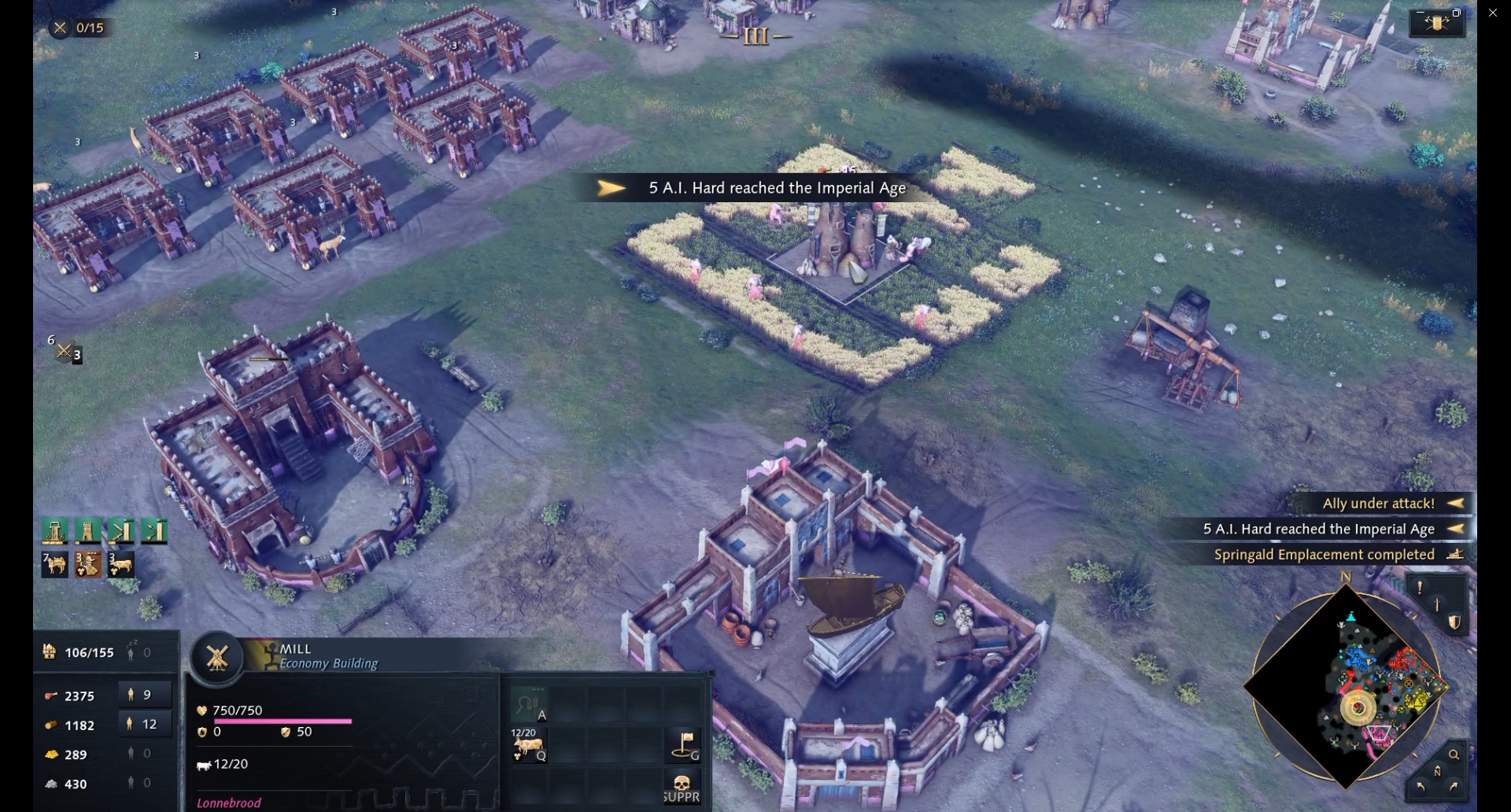Select the outpost tower production icon
This screenshot has width=1511, height=812.
point(55,533)
